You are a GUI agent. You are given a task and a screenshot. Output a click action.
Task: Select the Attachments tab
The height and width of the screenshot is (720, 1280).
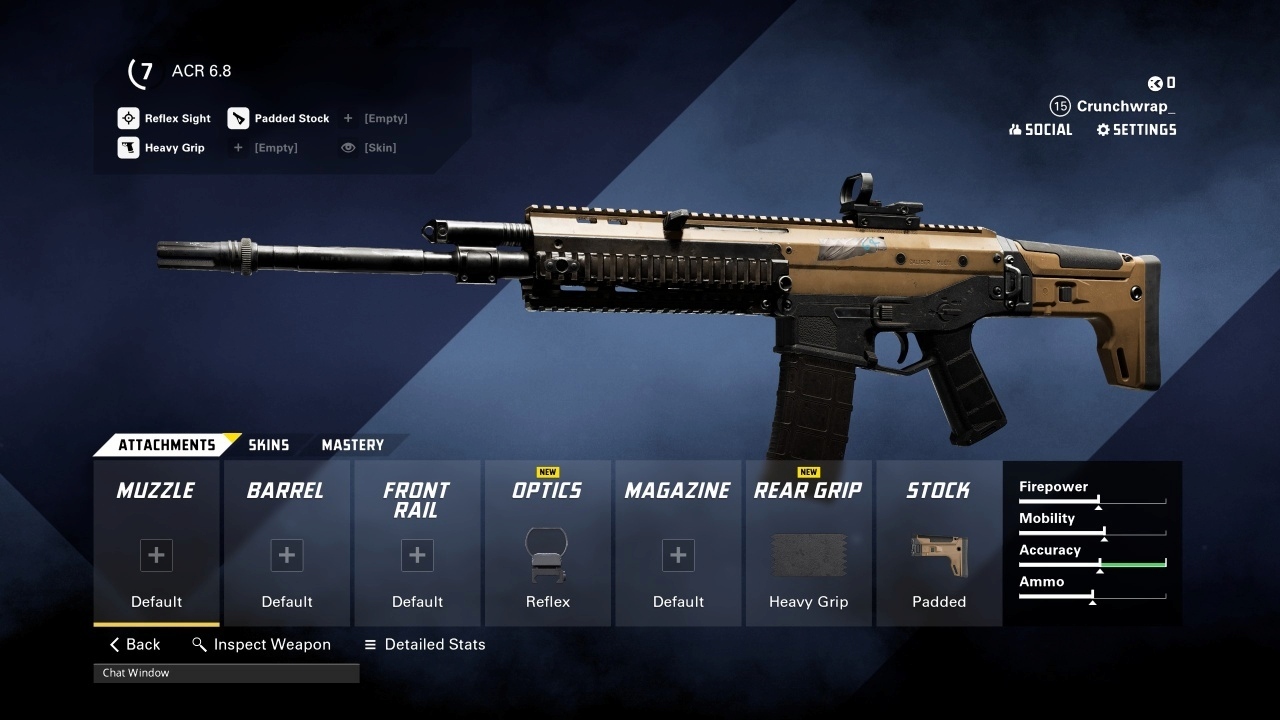click(166, 445)
